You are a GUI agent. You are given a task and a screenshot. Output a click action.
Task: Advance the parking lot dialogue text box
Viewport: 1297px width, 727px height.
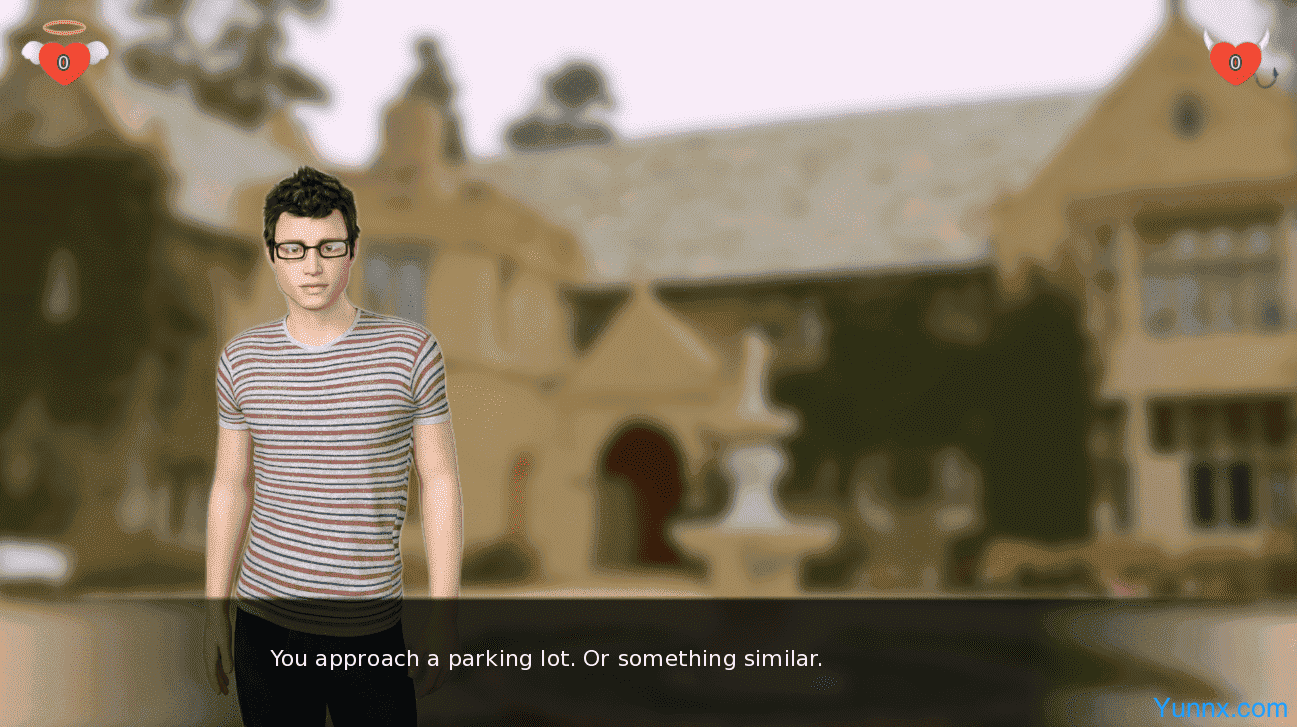648,660
